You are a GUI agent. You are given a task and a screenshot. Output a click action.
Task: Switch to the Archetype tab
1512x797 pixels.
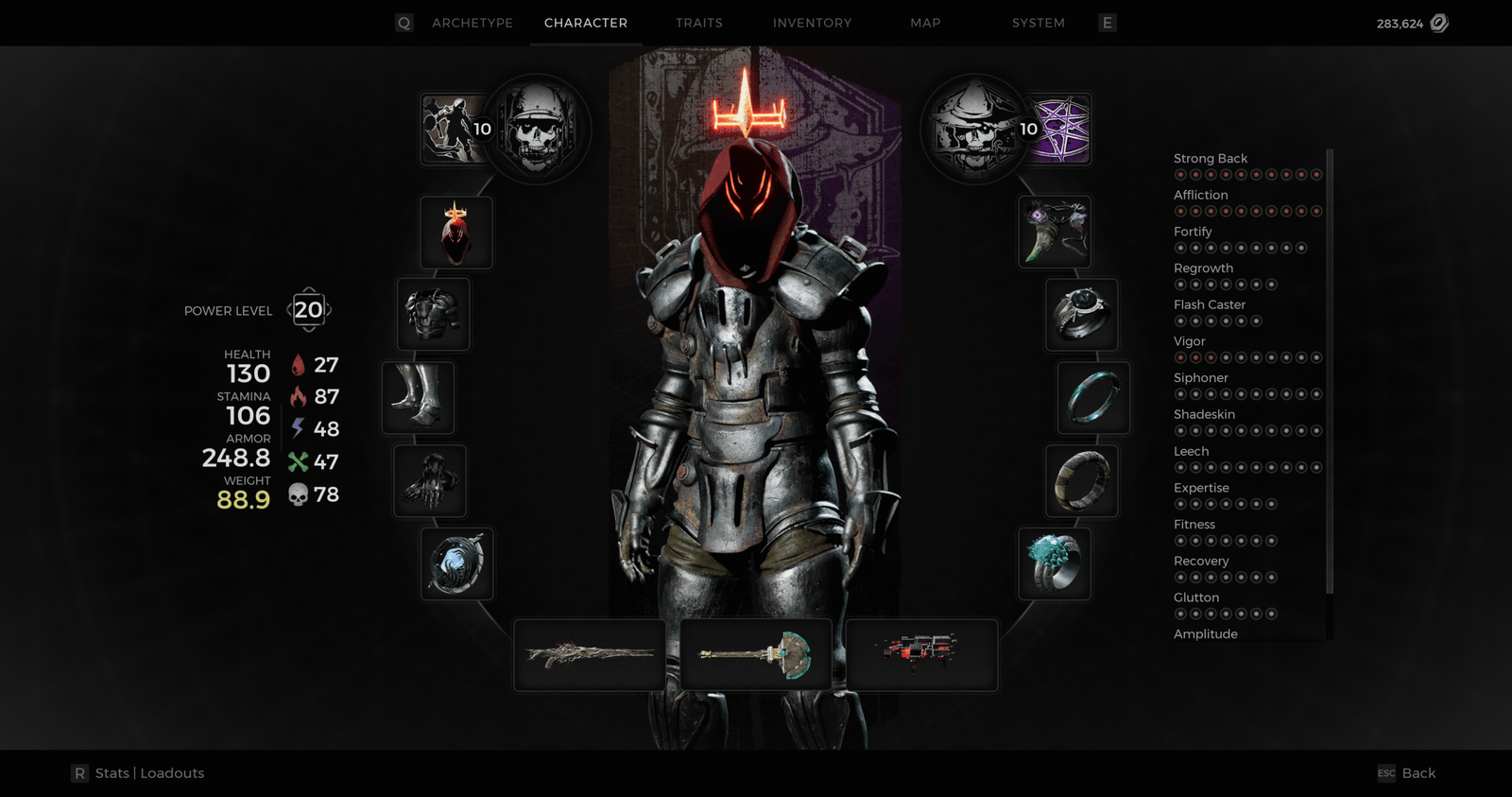472,23
